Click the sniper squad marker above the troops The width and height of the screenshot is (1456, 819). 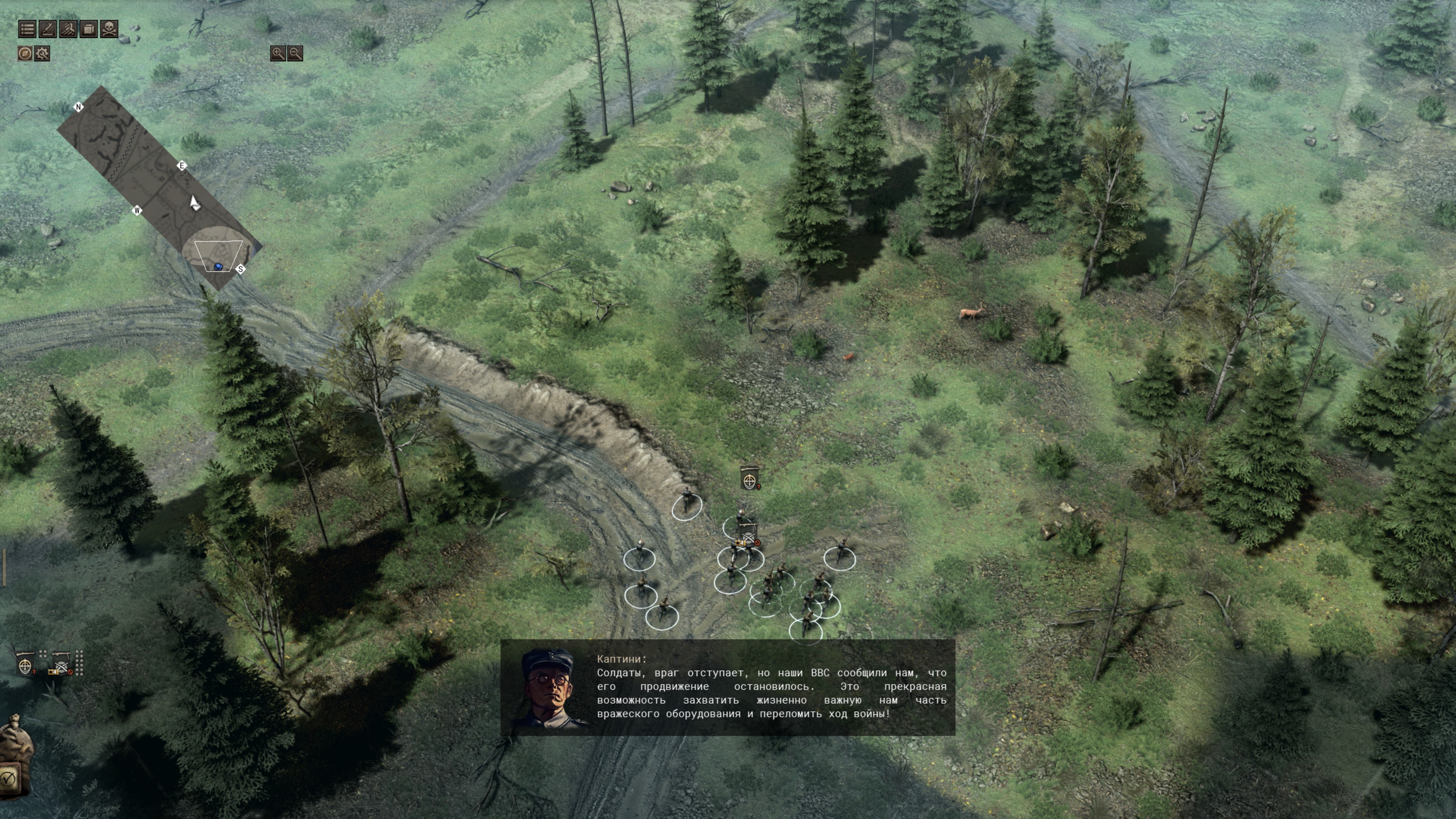pyautogui.click(x=750, y=479)
